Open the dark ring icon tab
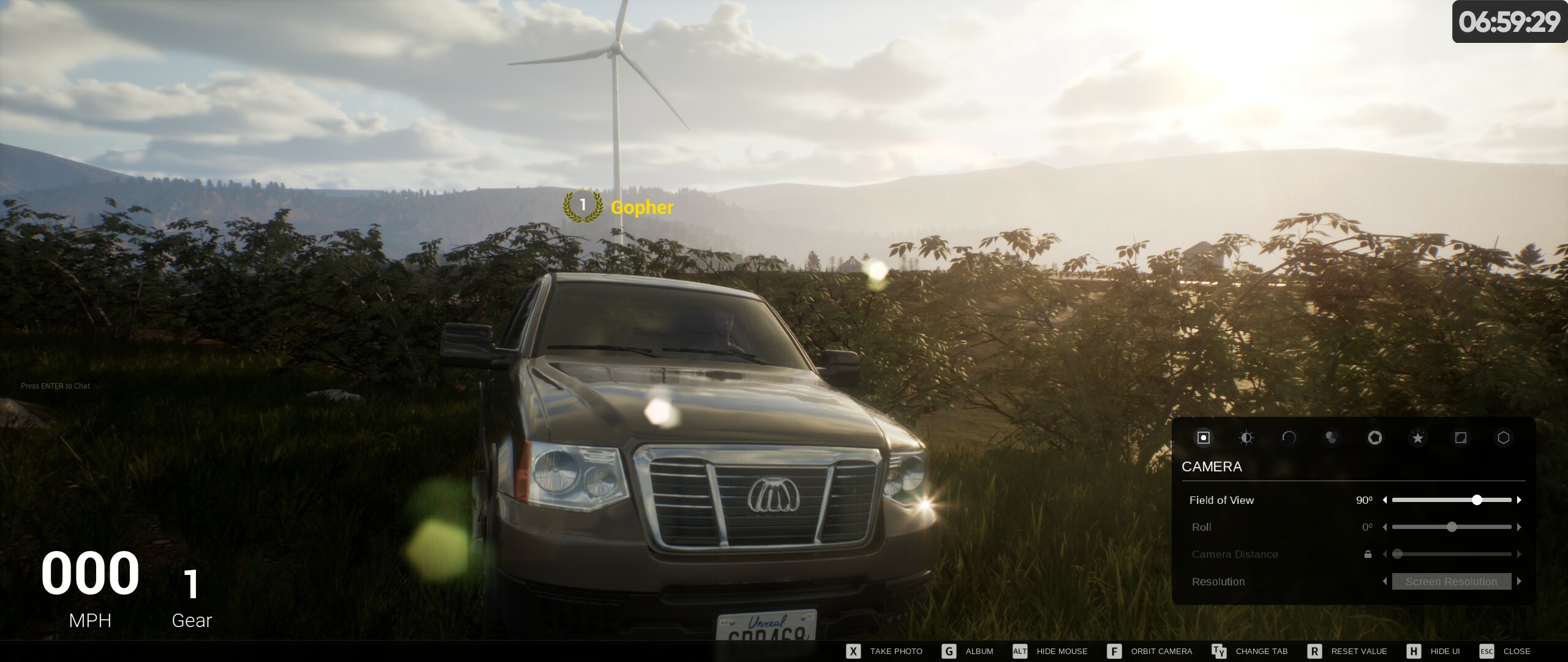 pyautogui.click(x=1289, y=438)
